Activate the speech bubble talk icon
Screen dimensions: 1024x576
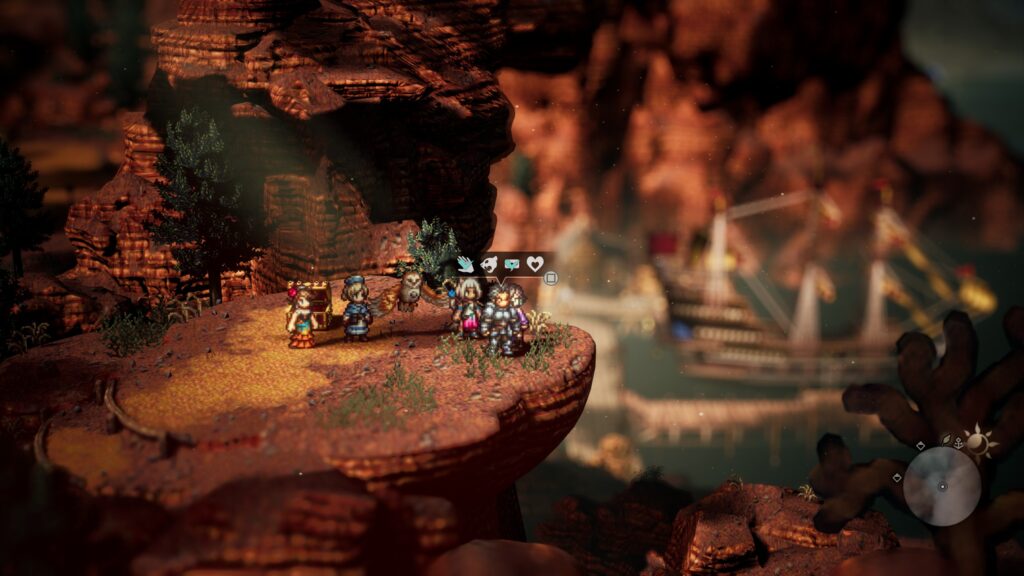coord(512,264)
